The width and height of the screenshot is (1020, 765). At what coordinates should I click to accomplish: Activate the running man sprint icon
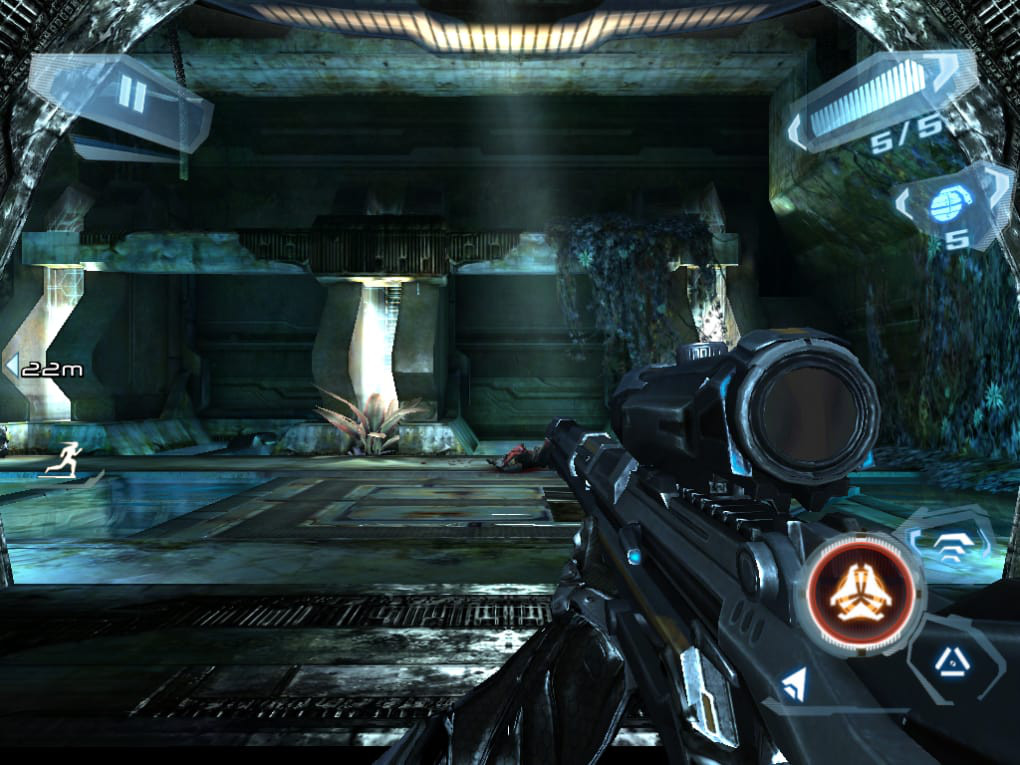point(65,458)
